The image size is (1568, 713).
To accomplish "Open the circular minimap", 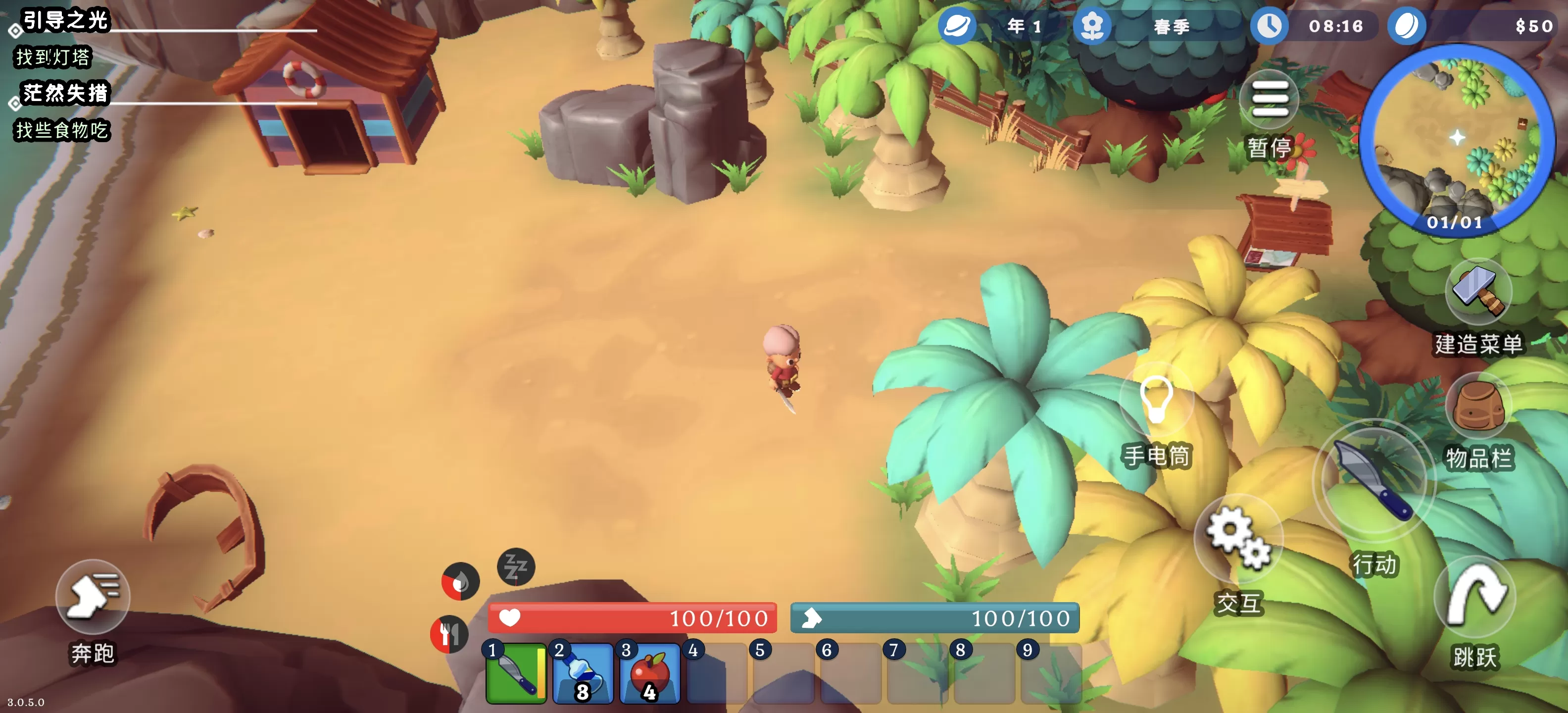I will click(1457, 140).
